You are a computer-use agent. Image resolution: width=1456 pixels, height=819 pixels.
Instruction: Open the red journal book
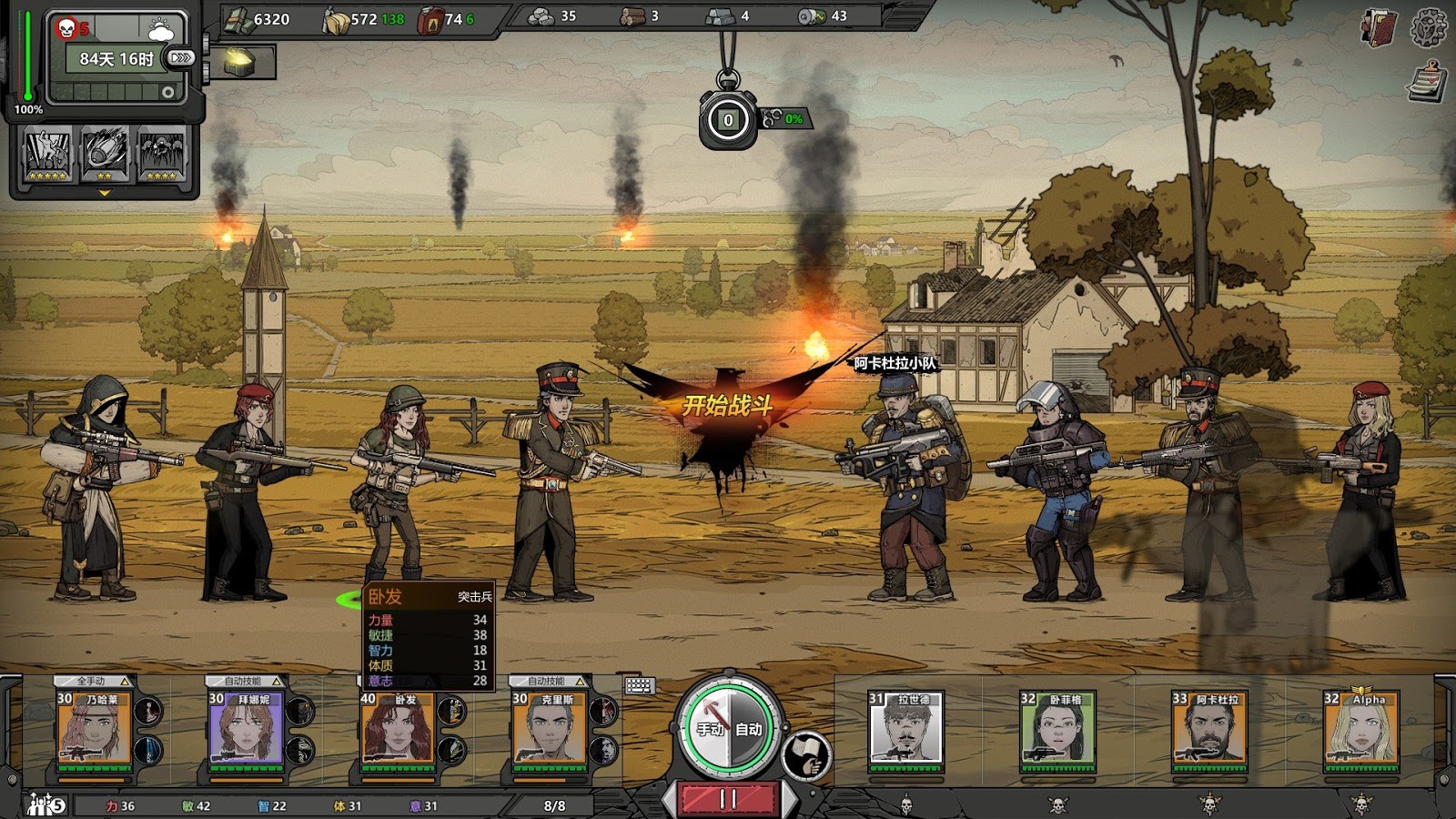(x=1379, y=28)
